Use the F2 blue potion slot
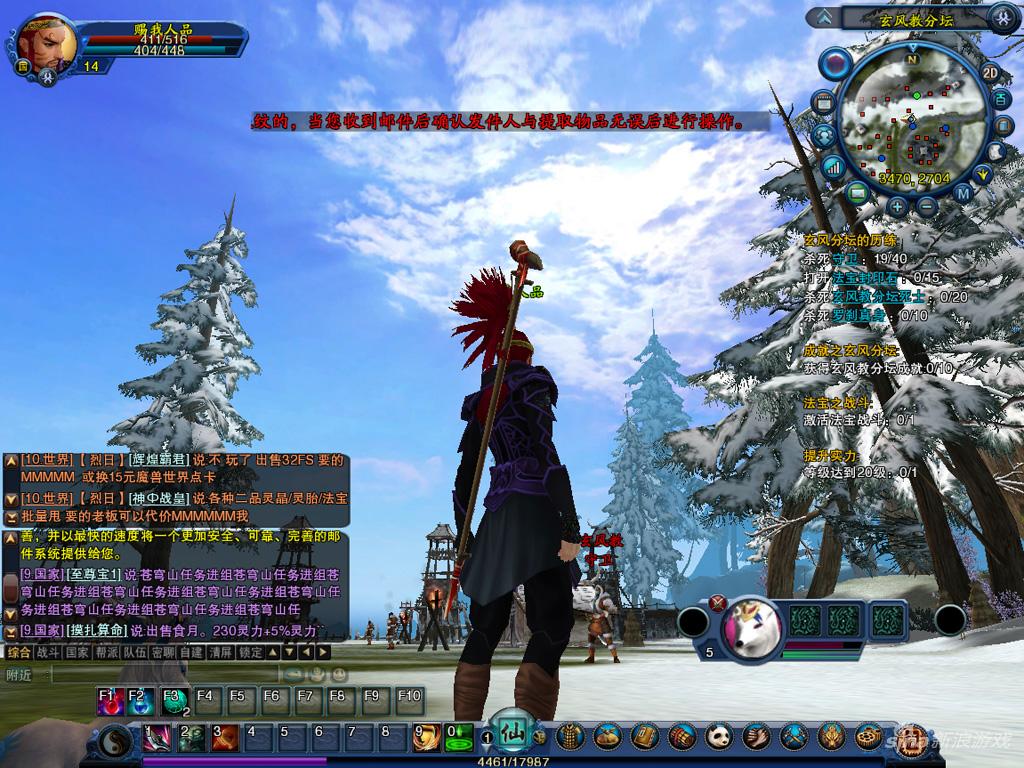 tap(140, 700)
